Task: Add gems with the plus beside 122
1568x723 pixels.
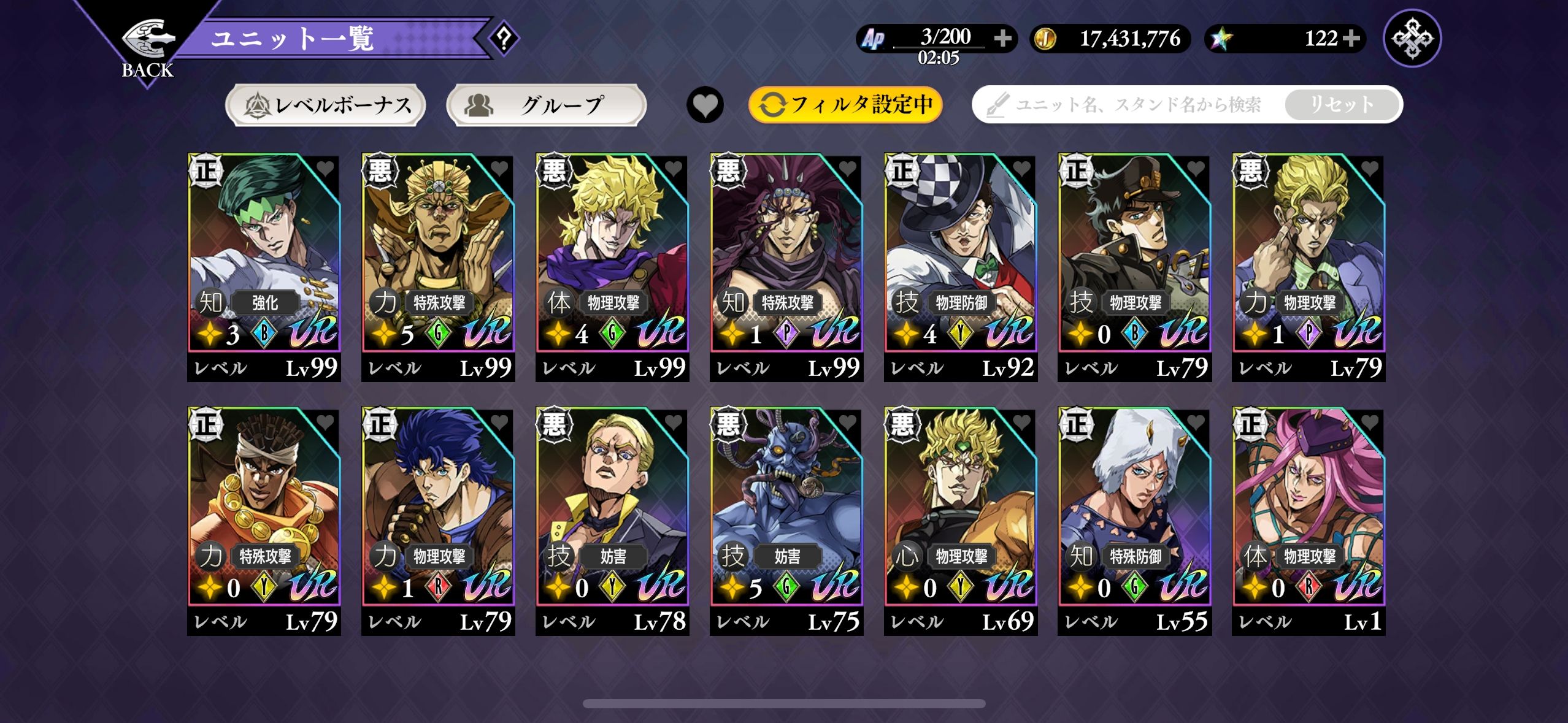Action: tap(1350, 39)
